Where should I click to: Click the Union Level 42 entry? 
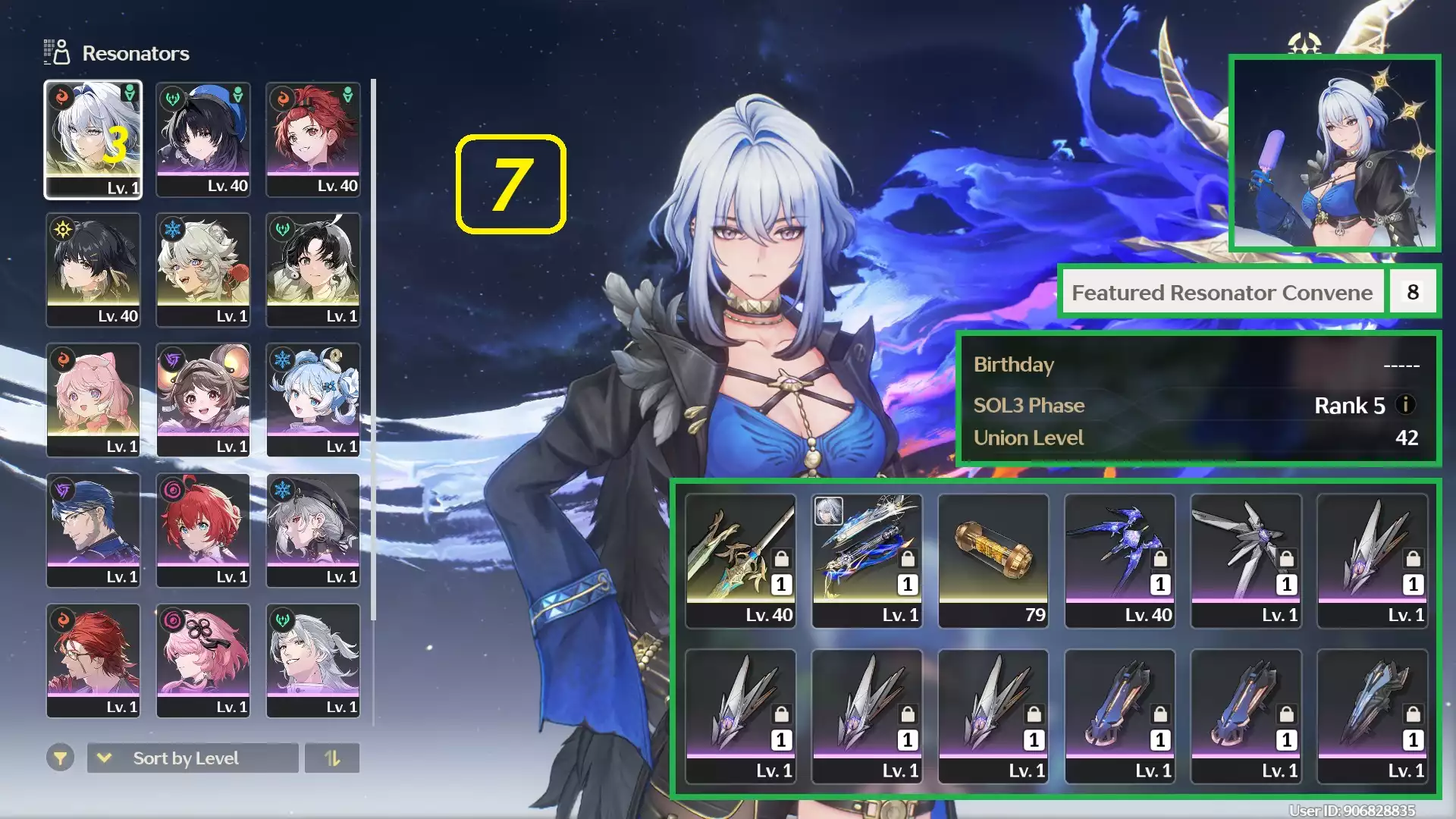[1198, 438]
